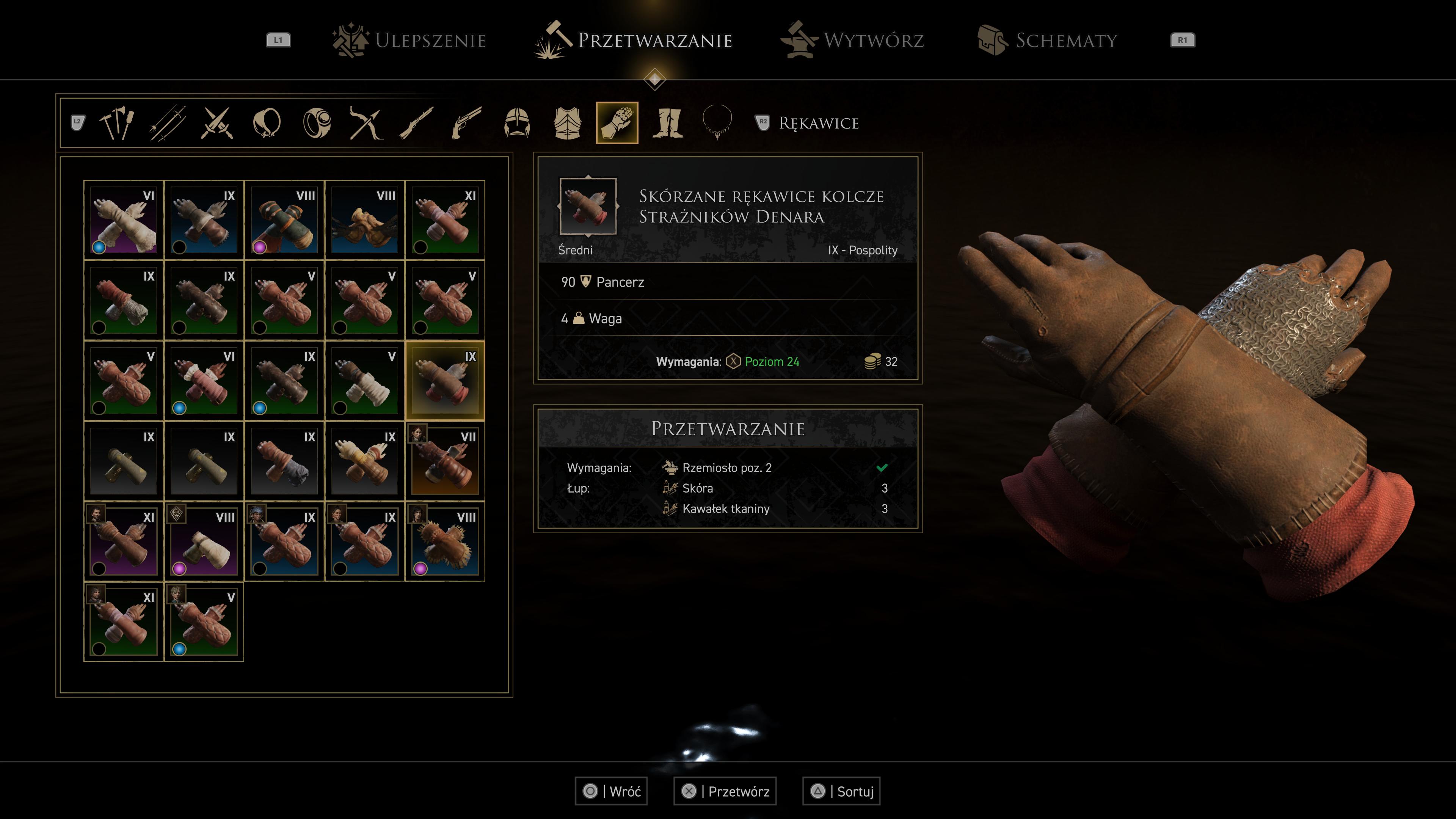Show the boots category
Screen dimensions: 1456x819
tap(667, 122)
